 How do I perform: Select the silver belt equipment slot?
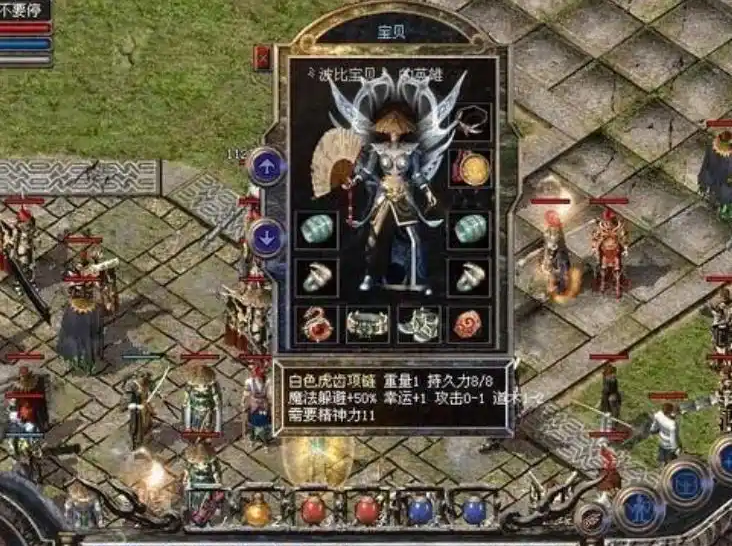pyautogui.click(x=366, y=323)
